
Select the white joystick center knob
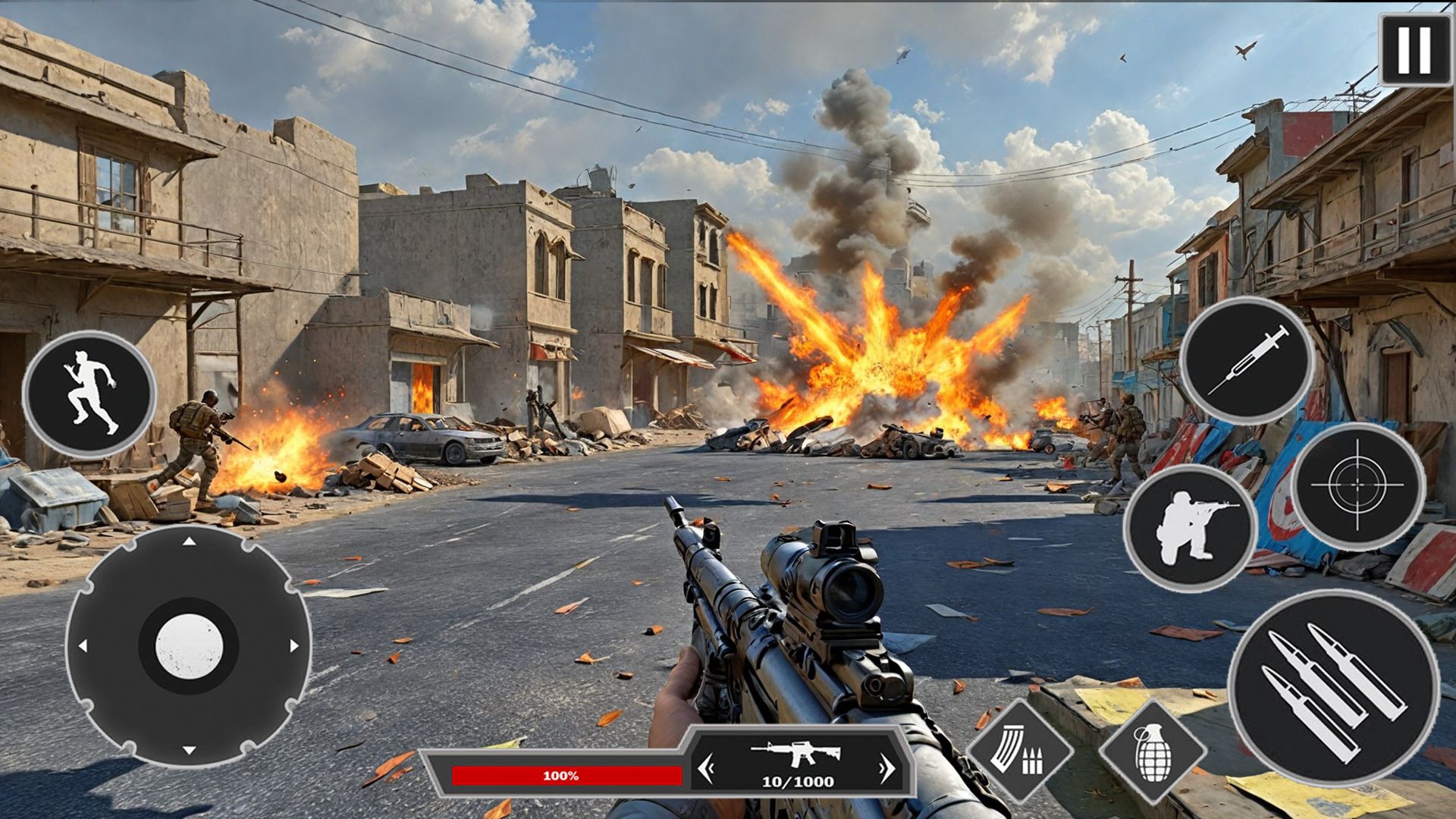pos(189,646)
